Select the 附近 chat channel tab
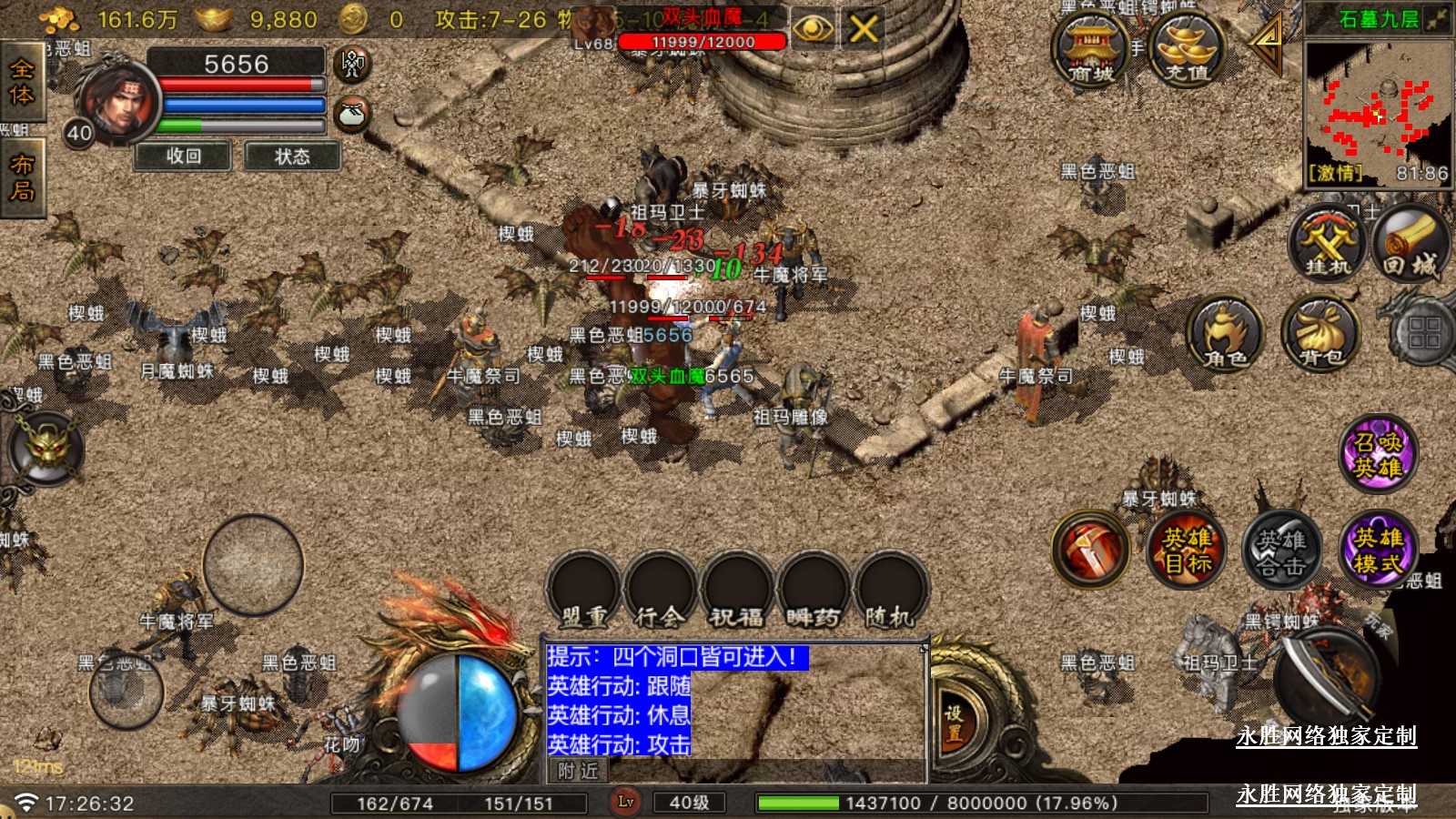Viewport: 1456px width, 819px height. pyautogui.click(x=579, y=772)
